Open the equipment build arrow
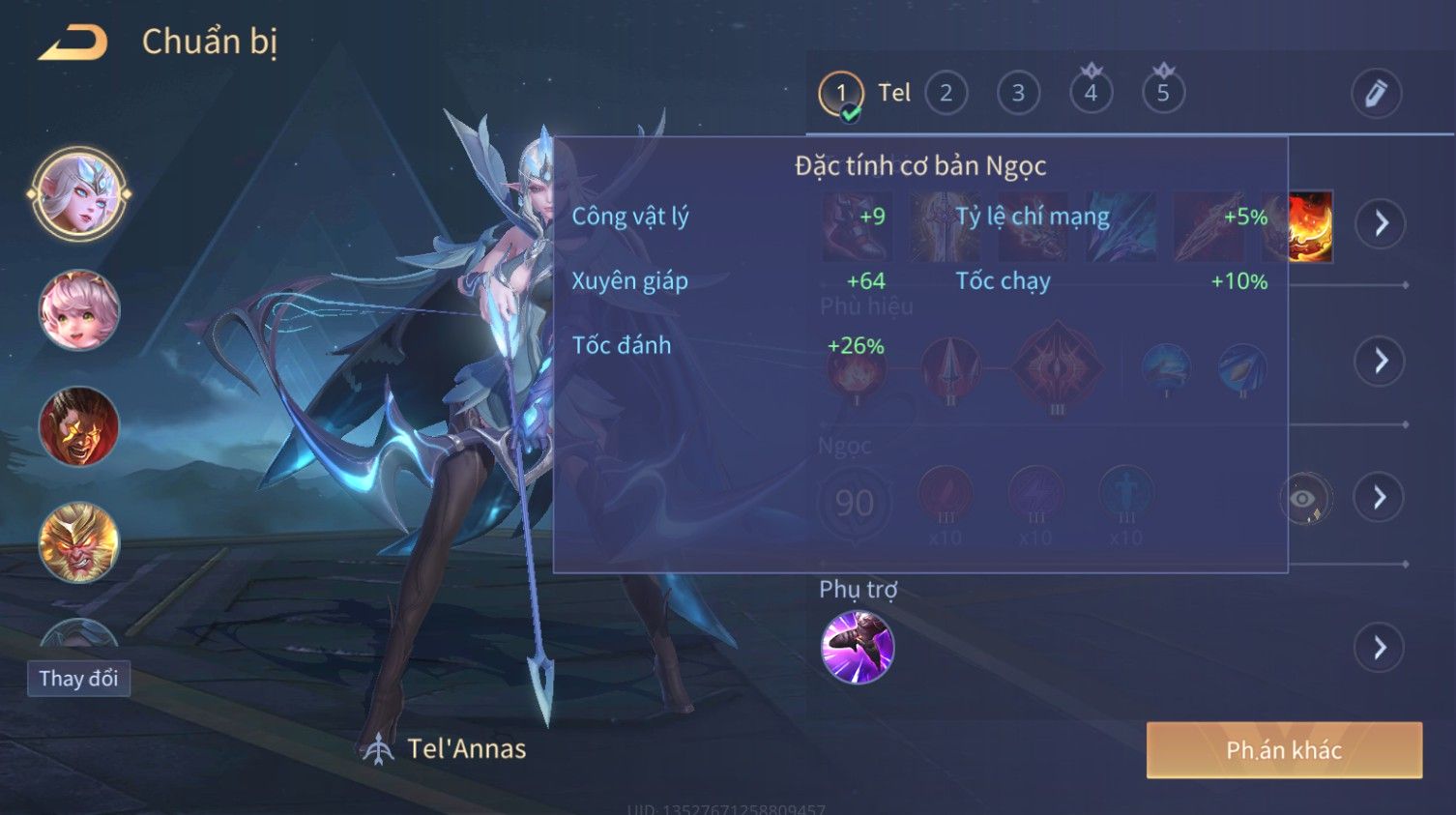1456x815 pixels. click(1380, 223)
